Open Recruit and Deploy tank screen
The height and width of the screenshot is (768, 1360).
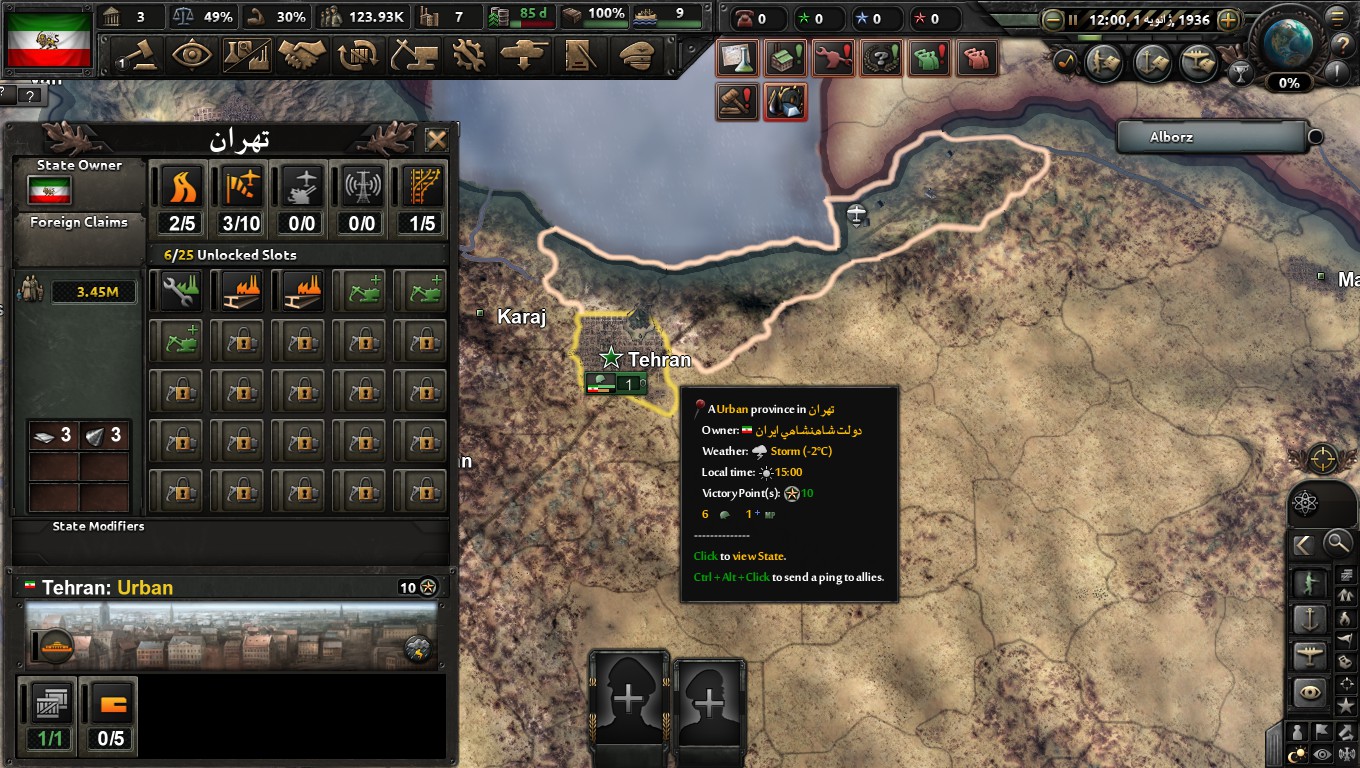524,55
